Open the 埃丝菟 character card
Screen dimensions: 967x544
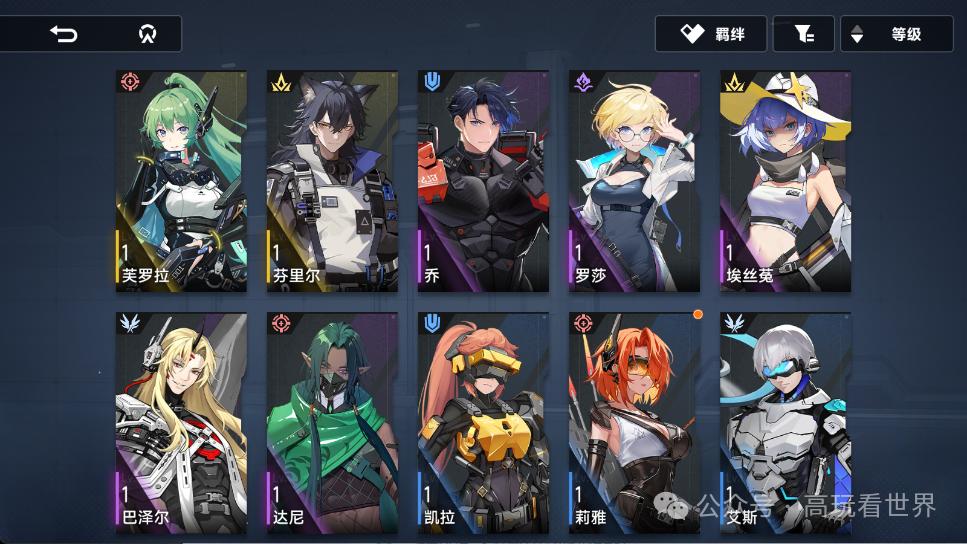click(x=785, y=181)
